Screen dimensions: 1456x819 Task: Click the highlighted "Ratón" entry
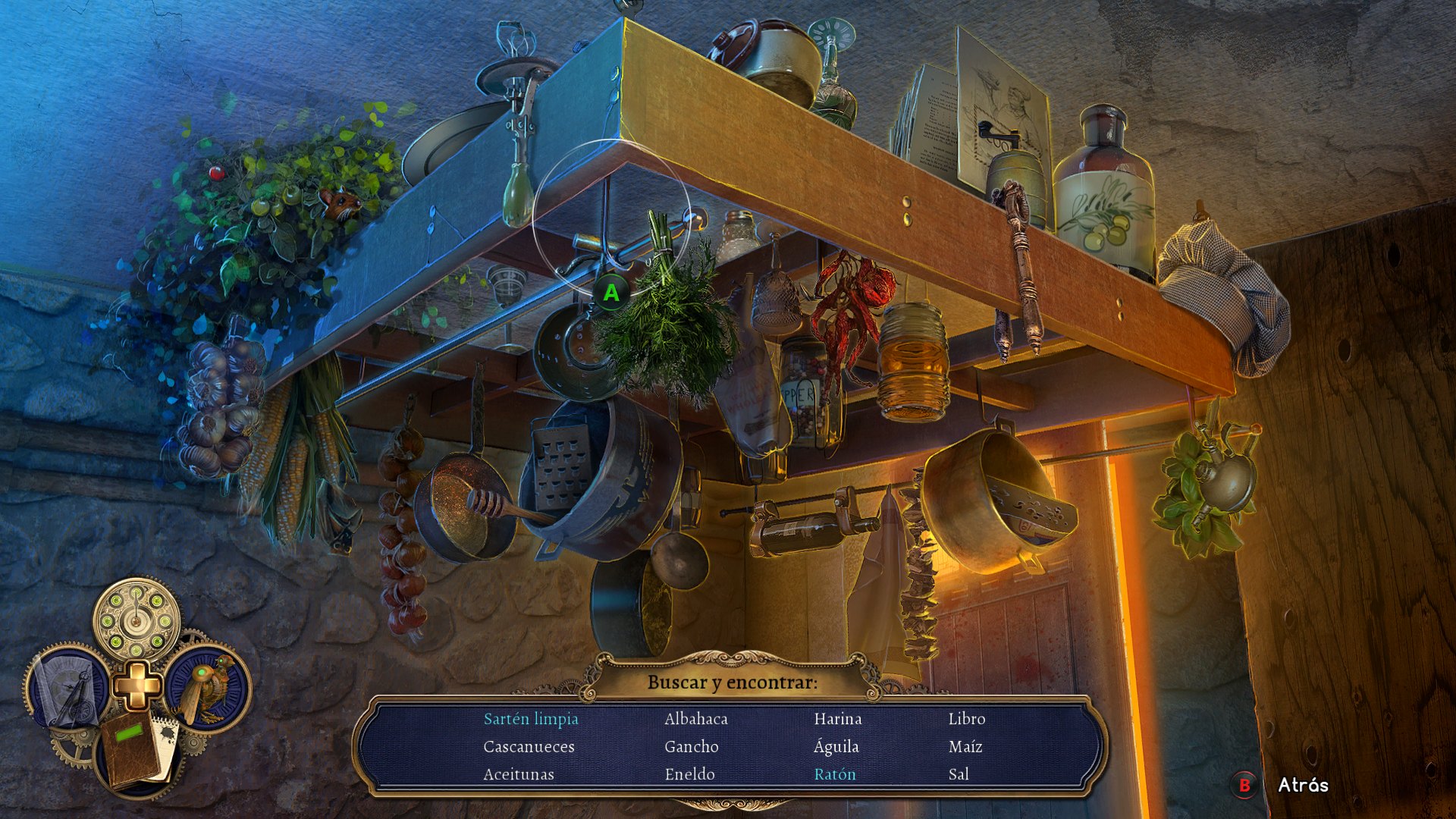[834, 774]
